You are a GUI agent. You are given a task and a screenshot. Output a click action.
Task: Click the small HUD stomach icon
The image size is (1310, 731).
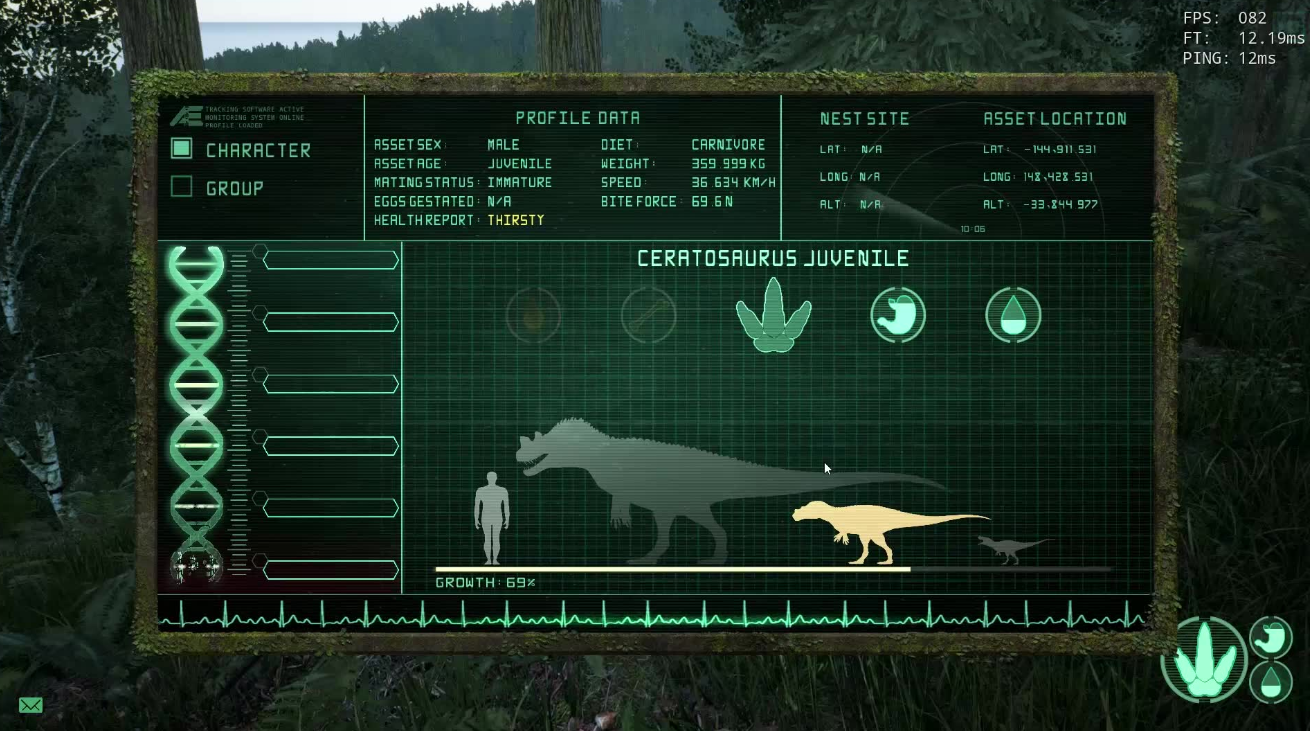point(1271,637)
